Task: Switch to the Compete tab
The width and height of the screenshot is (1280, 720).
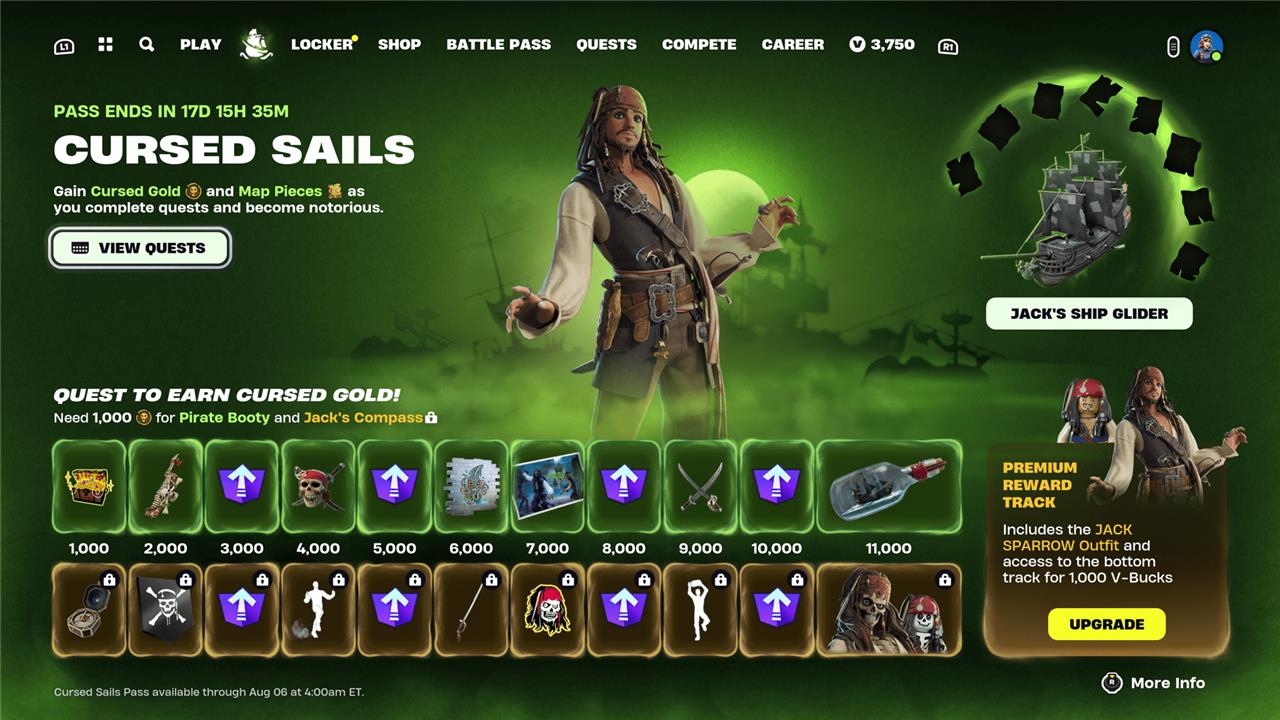Action: [699, 44]
